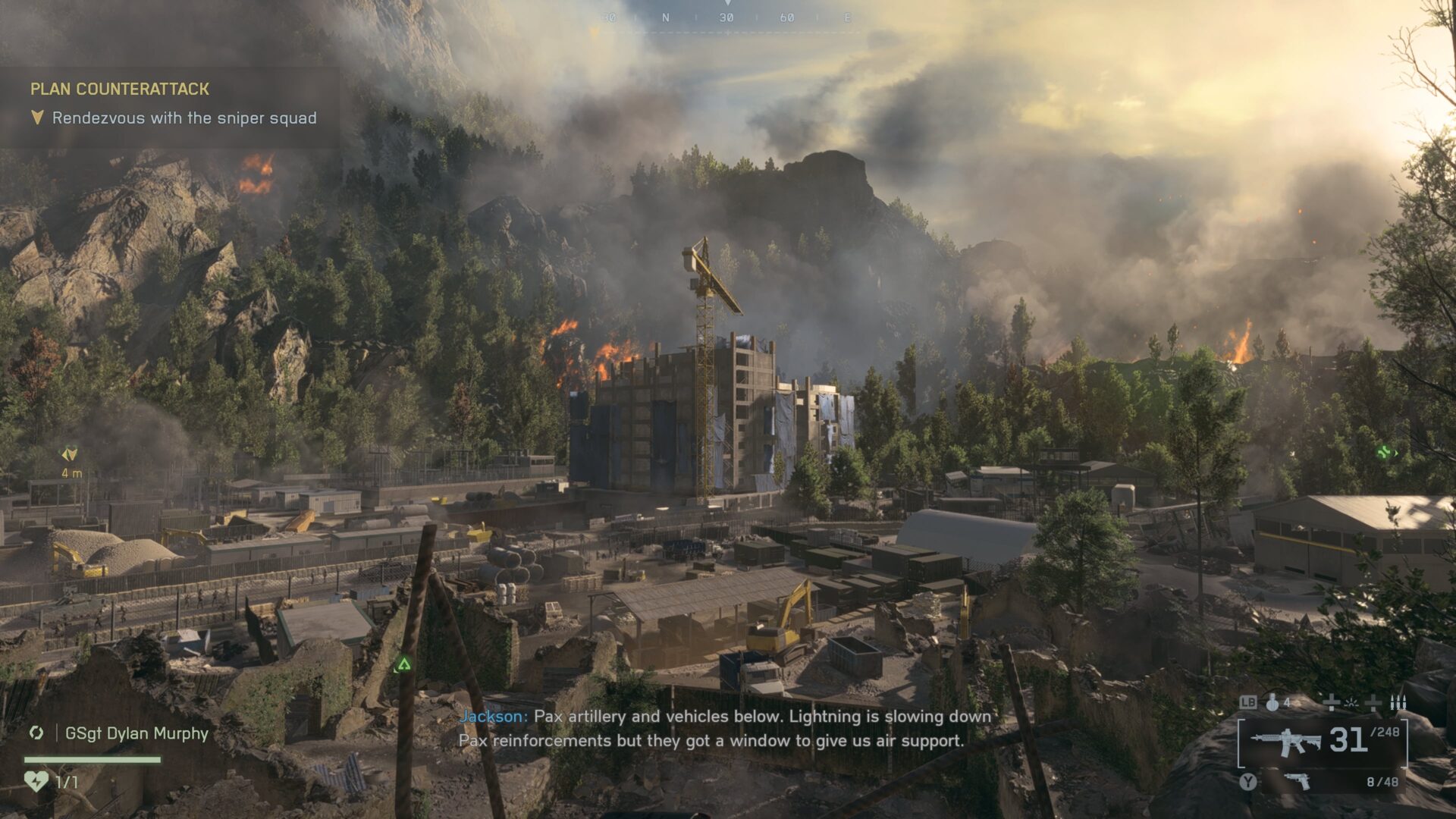Select the grenade icon
This screenshot has height=819, width=1456.
pos(1272,703)
